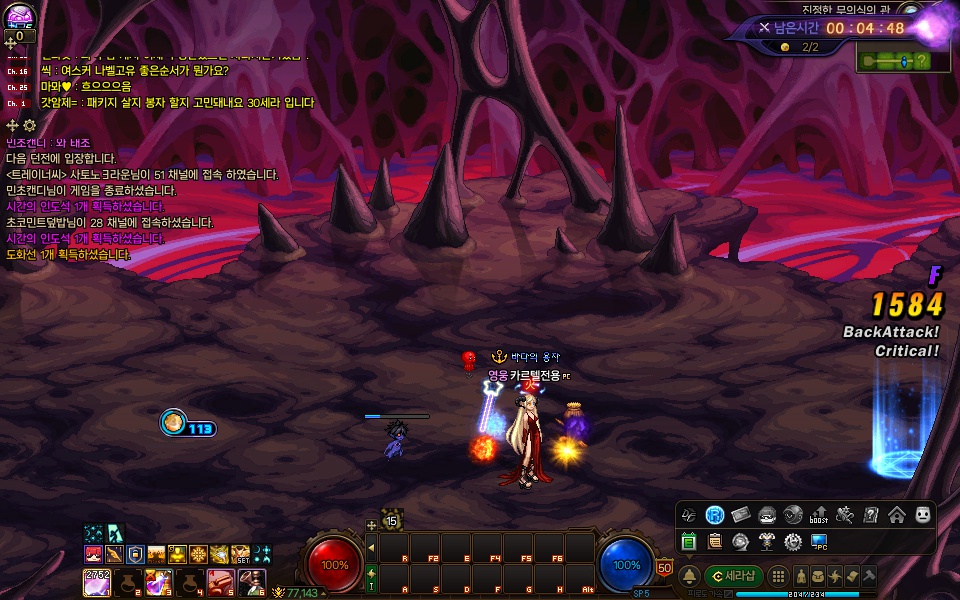This screenshot has height=600, width=960.
Task: Open chat settings gear icon
Action: tap(29, 125)
